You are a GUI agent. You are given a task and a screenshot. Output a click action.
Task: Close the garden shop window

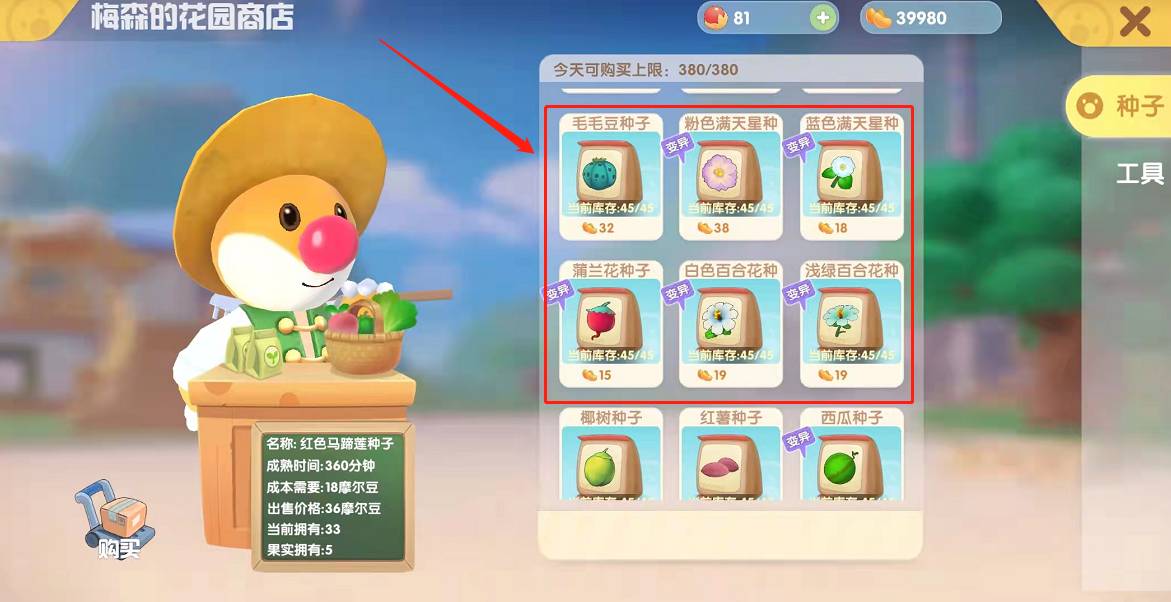[x=1134, y=22]
